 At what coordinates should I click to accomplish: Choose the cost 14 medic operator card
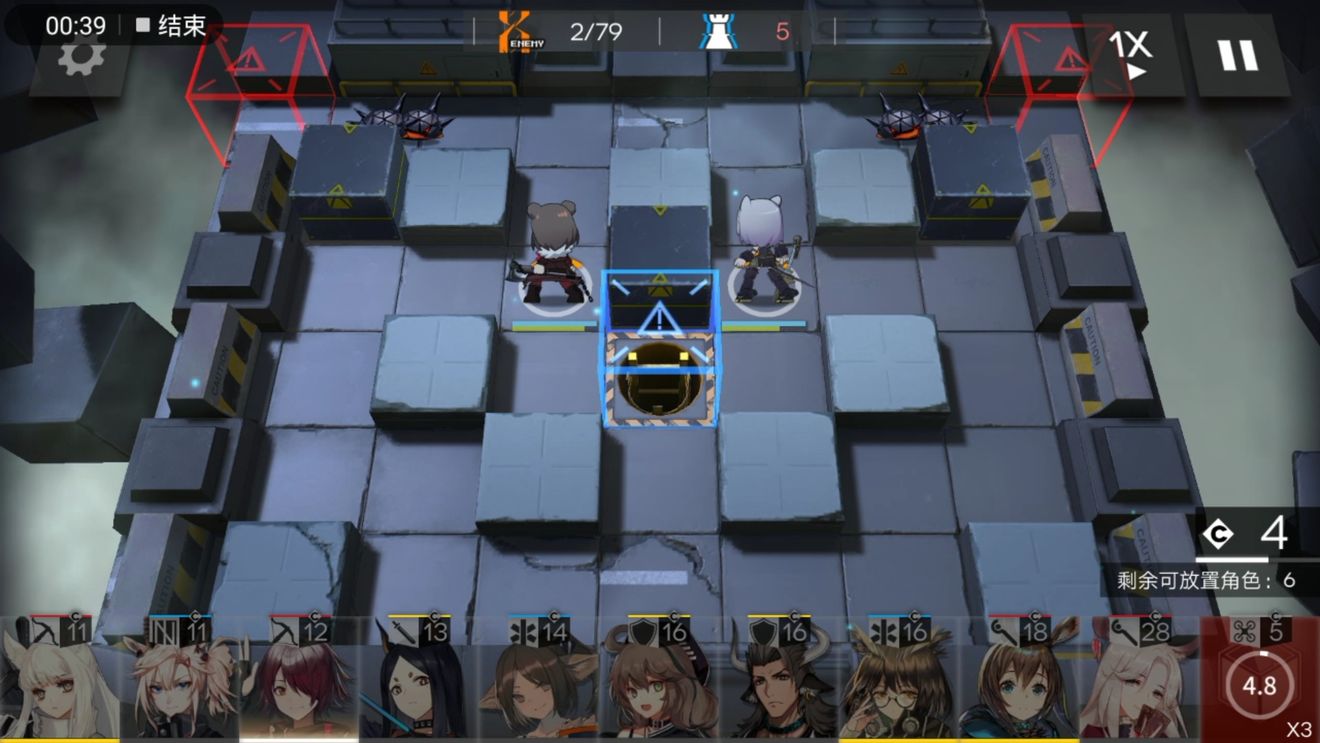coord(540,680)
